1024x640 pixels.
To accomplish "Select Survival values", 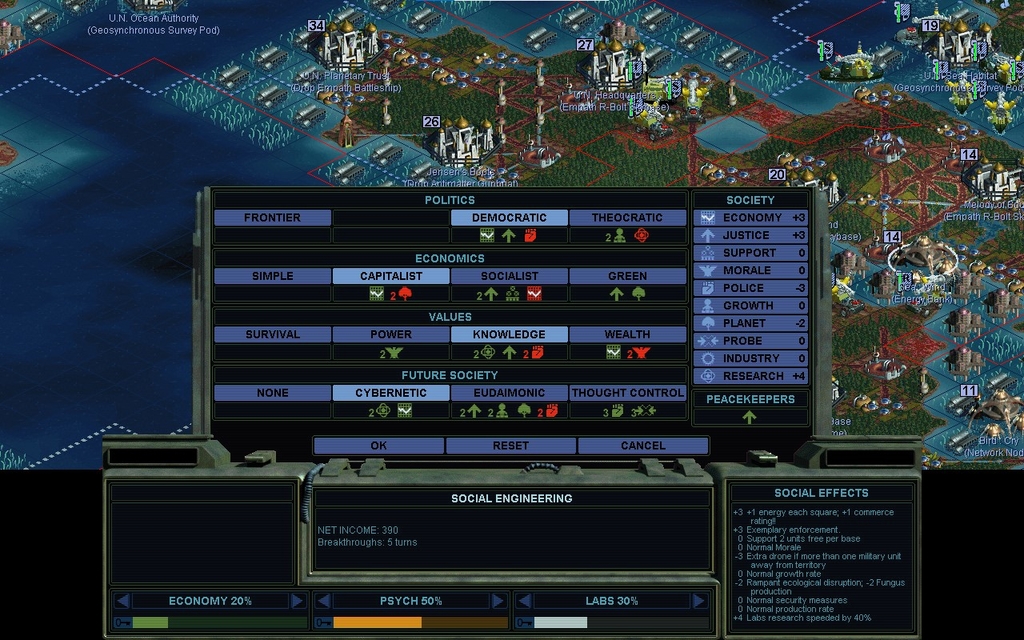I will 272,334.
